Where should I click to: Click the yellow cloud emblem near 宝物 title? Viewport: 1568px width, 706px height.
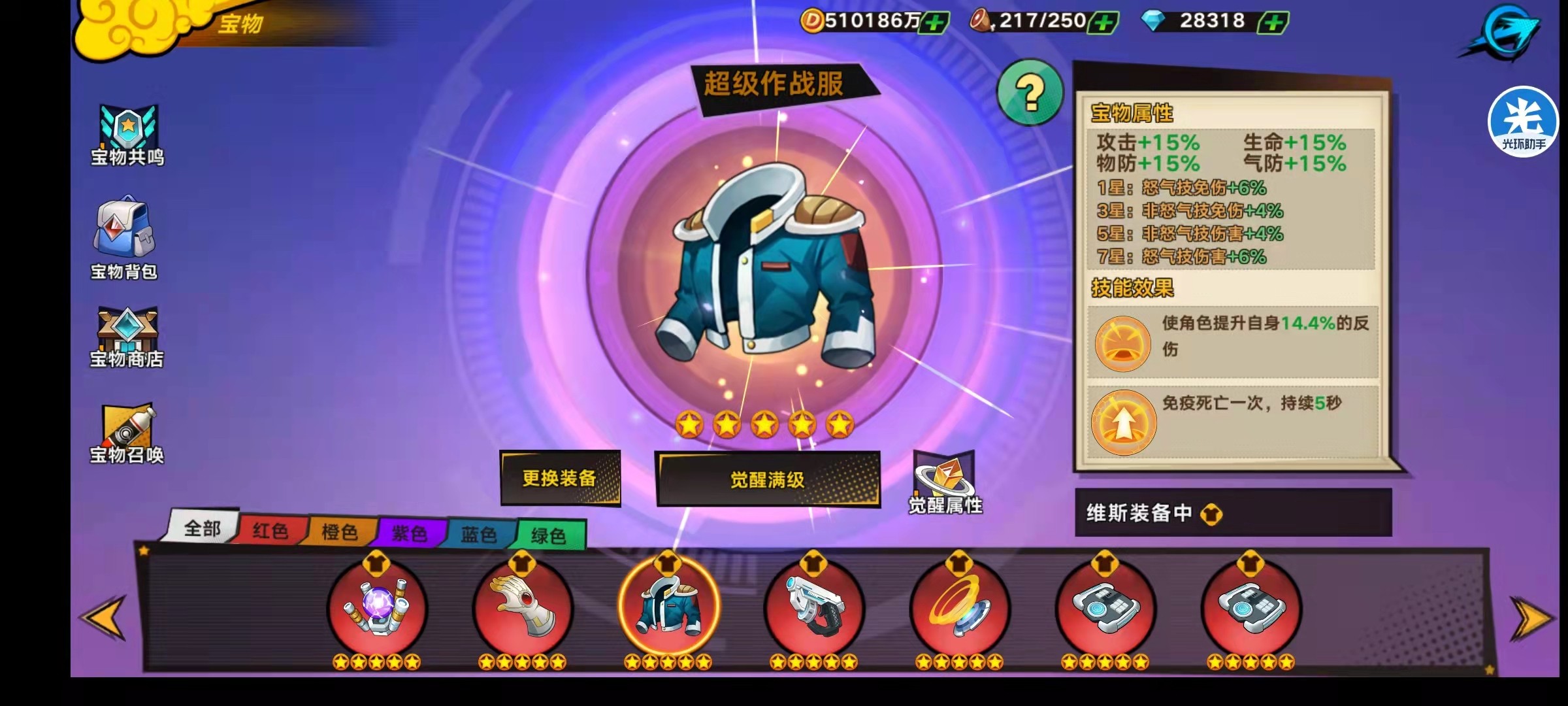click(131, 26)
